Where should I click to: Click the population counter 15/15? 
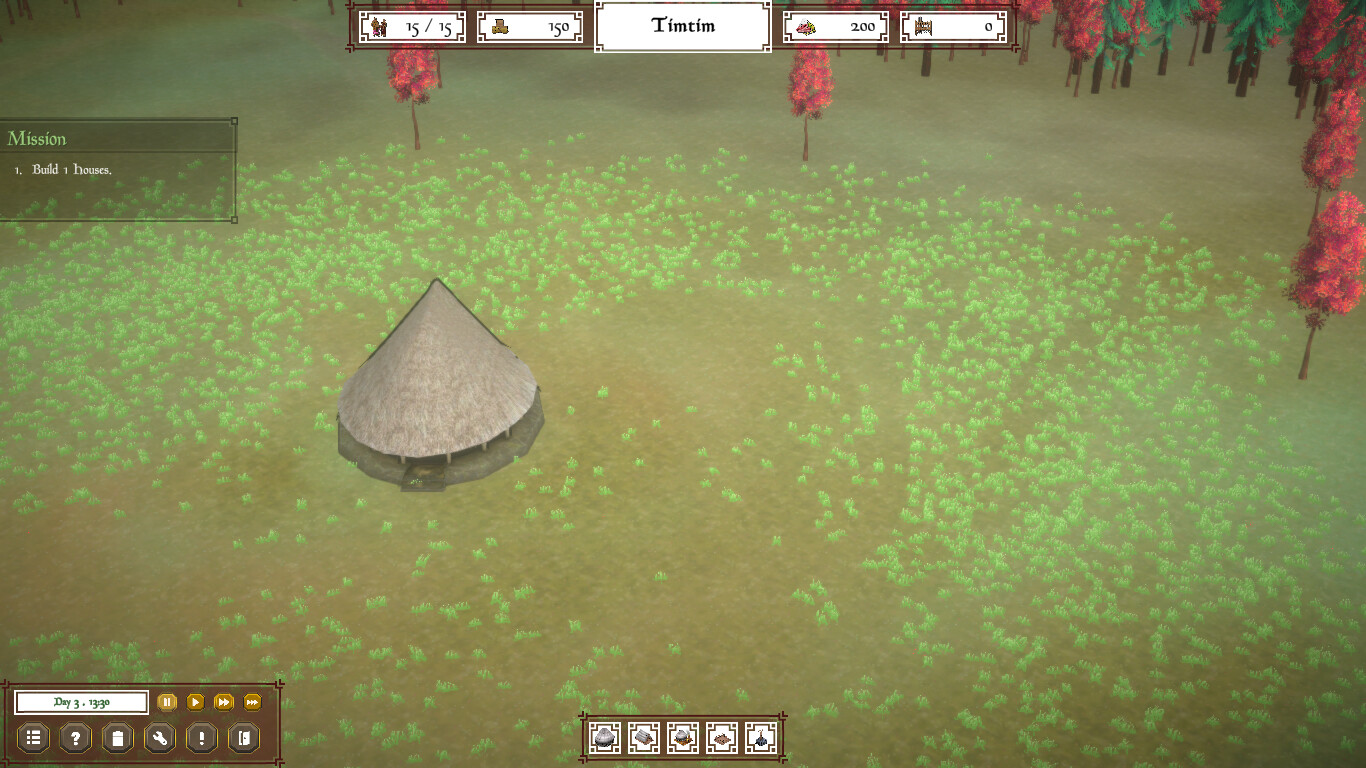point(410,26)
